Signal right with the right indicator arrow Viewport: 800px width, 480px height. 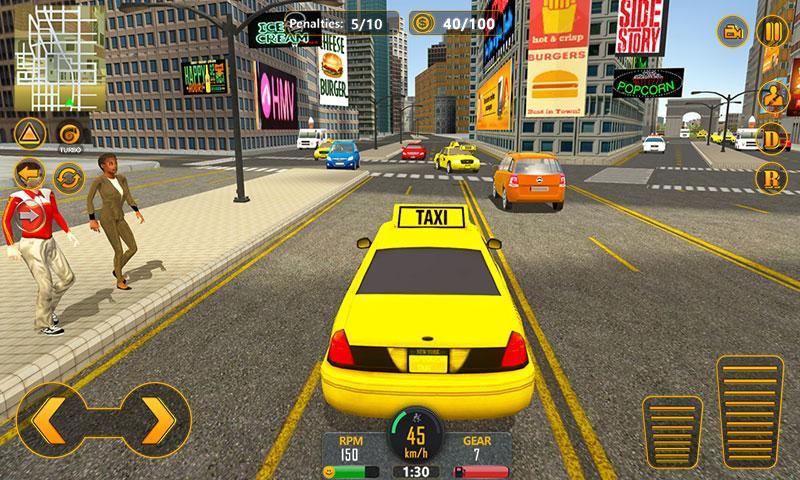pos(29,213)
